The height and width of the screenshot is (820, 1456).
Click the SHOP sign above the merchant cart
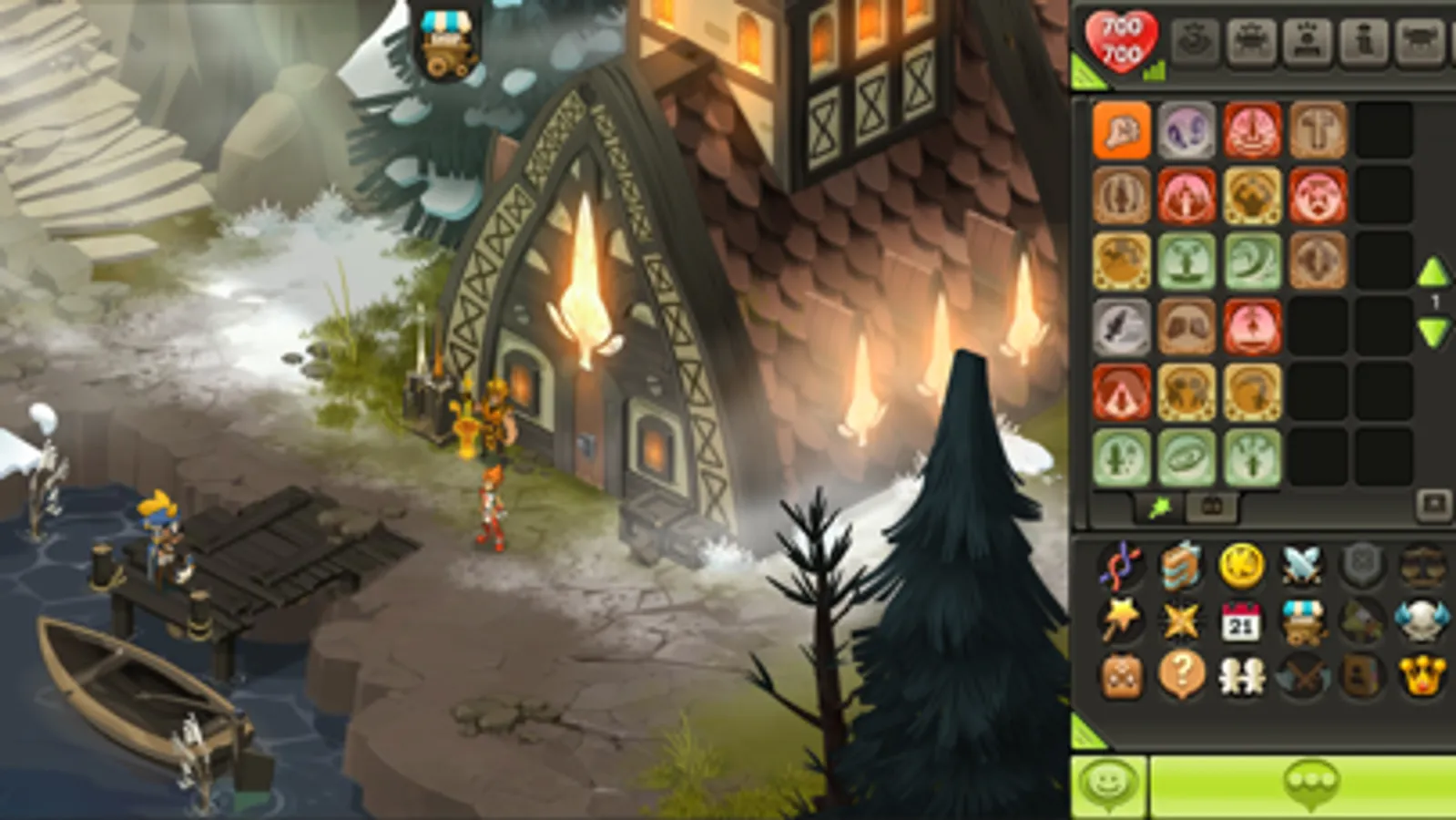444,24
